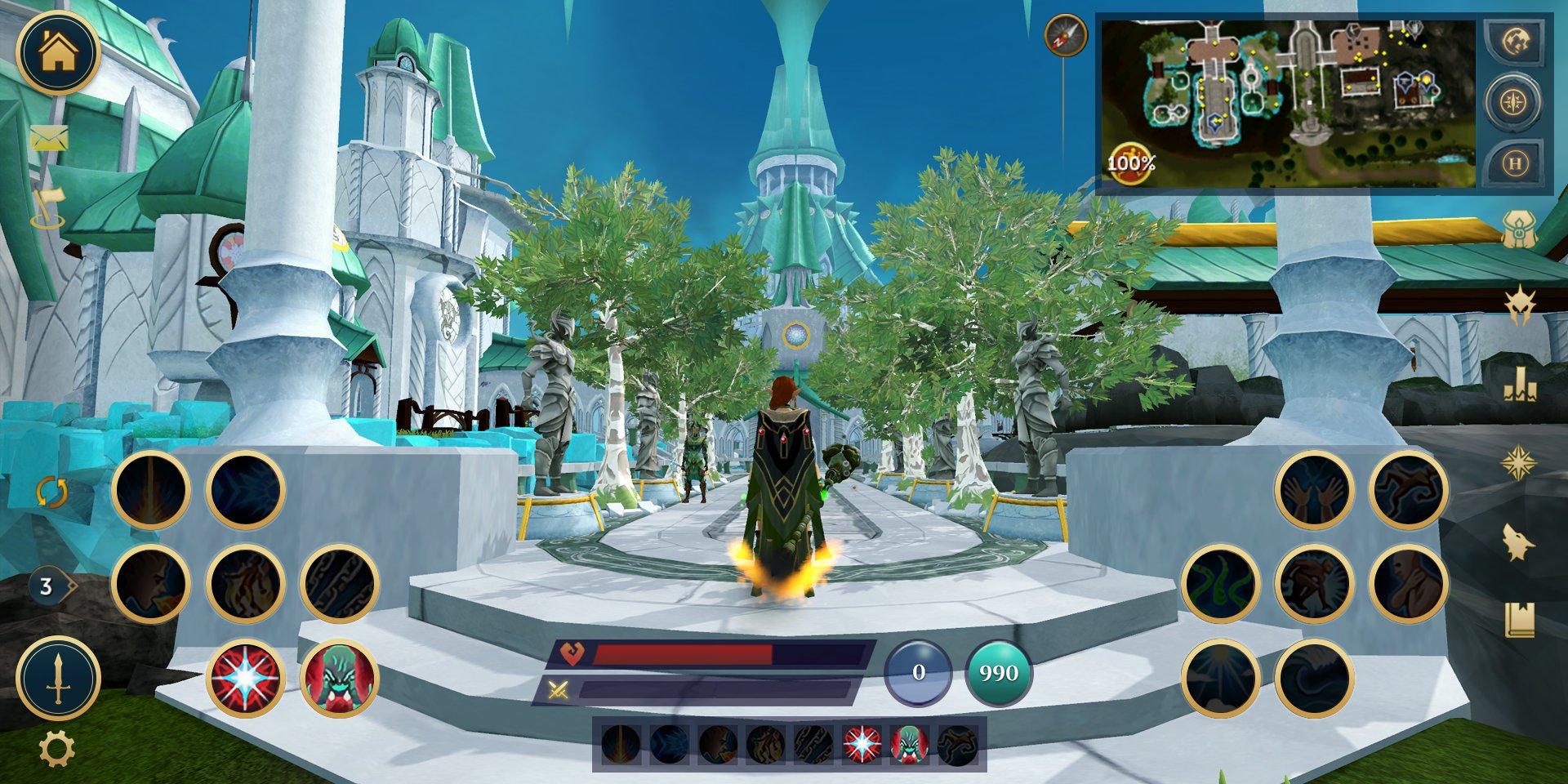Tap the teal 990 orb
This screenshot has width=1568, height=784.
pos(998,672)
